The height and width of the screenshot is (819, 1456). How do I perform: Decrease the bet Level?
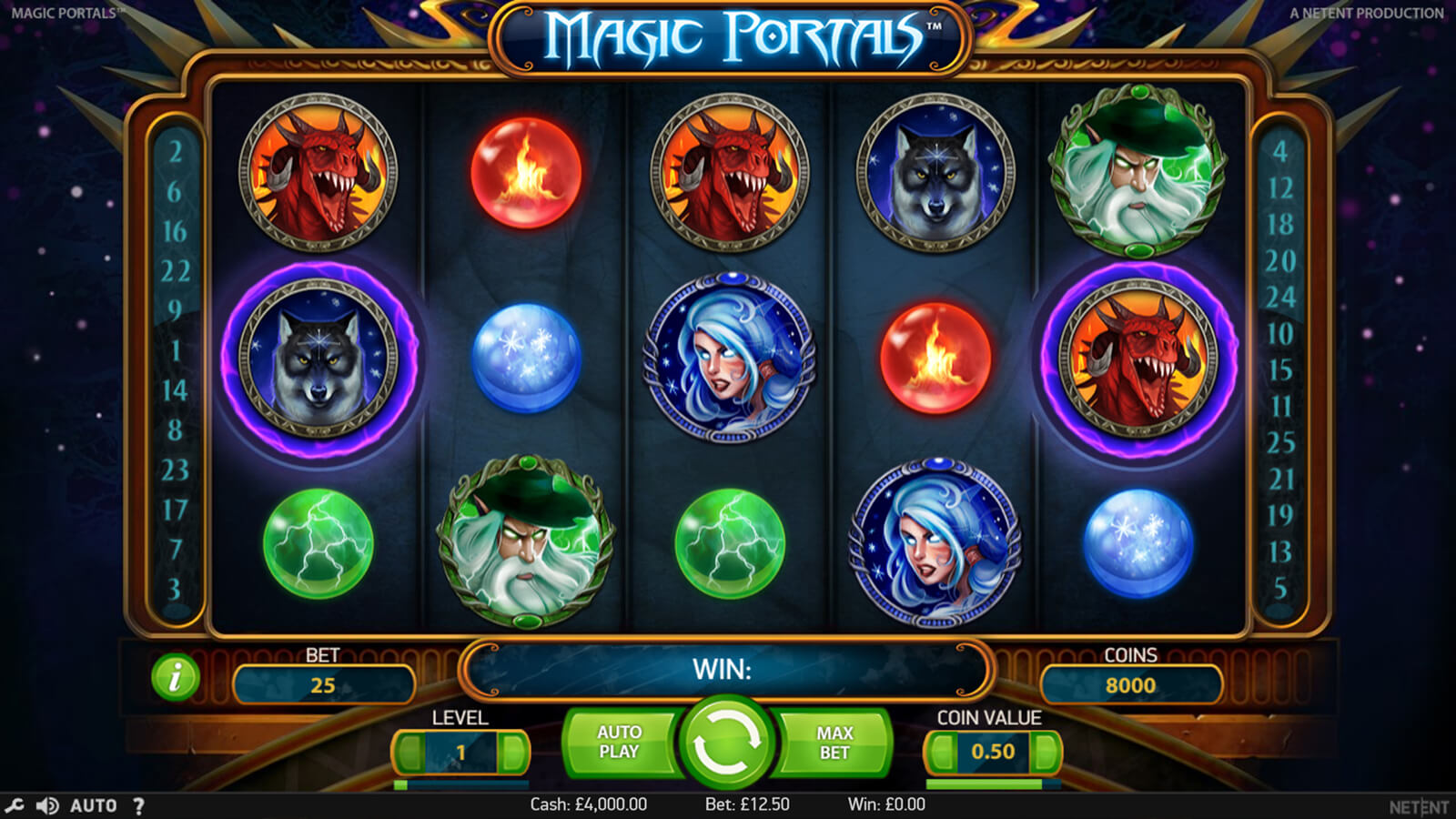(x=409, y=753)
